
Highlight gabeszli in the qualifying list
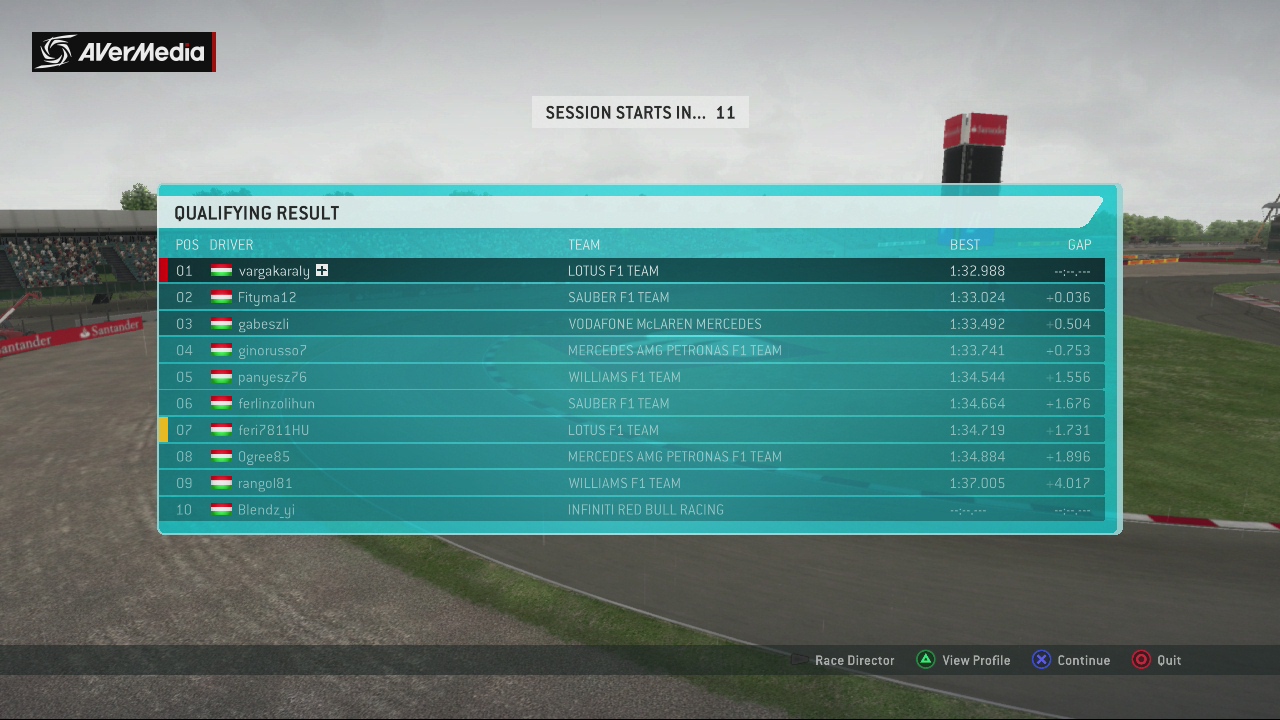click(x=630, y=324)
